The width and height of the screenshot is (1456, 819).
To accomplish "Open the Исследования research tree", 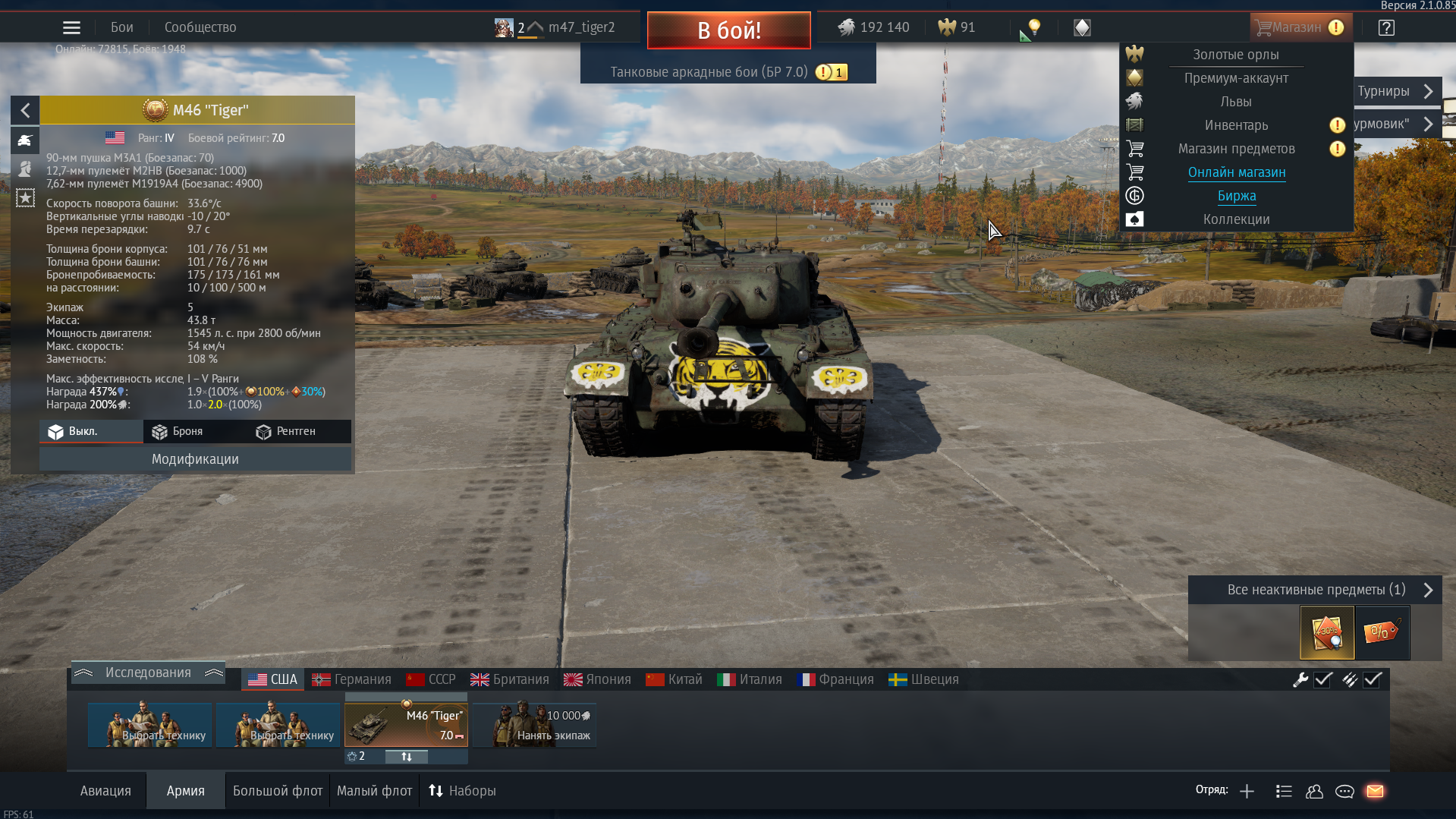I will pos(148,673).
